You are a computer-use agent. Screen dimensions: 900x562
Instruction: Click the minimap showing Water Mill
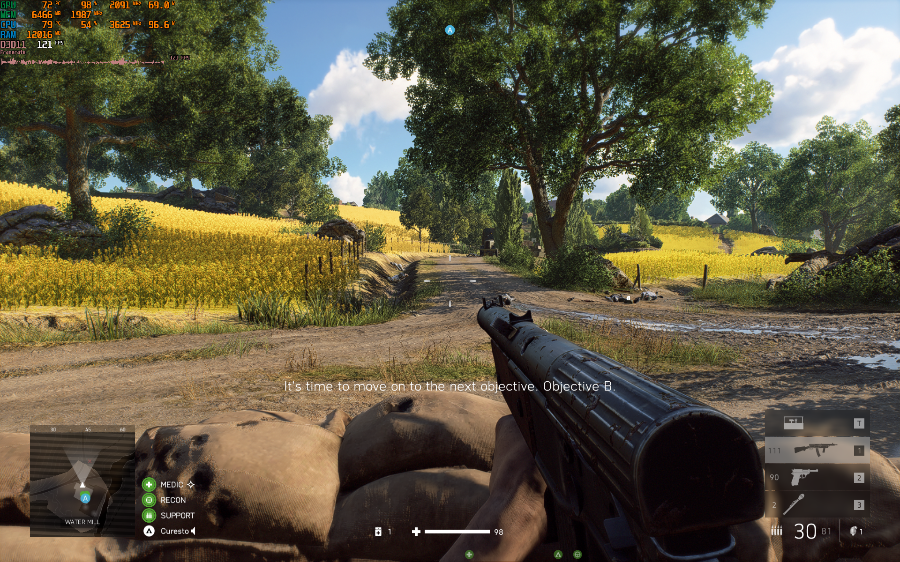pyautogui.click(x=82, y=480)
